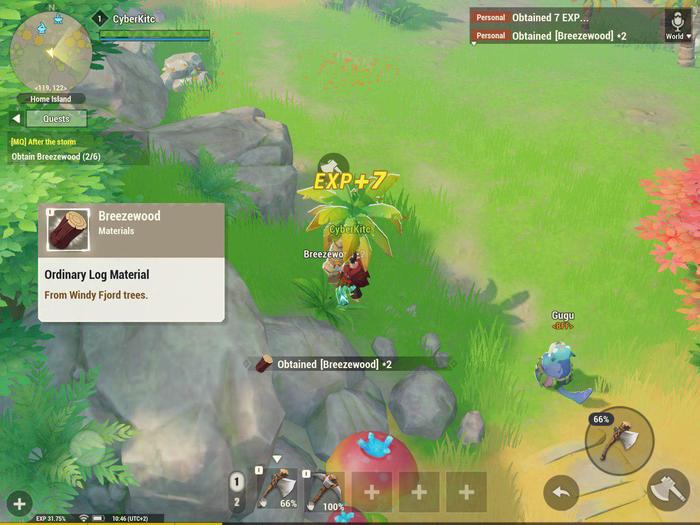Tap the curved back arrow button
The image size is (700, 525).
click(561, 492)
